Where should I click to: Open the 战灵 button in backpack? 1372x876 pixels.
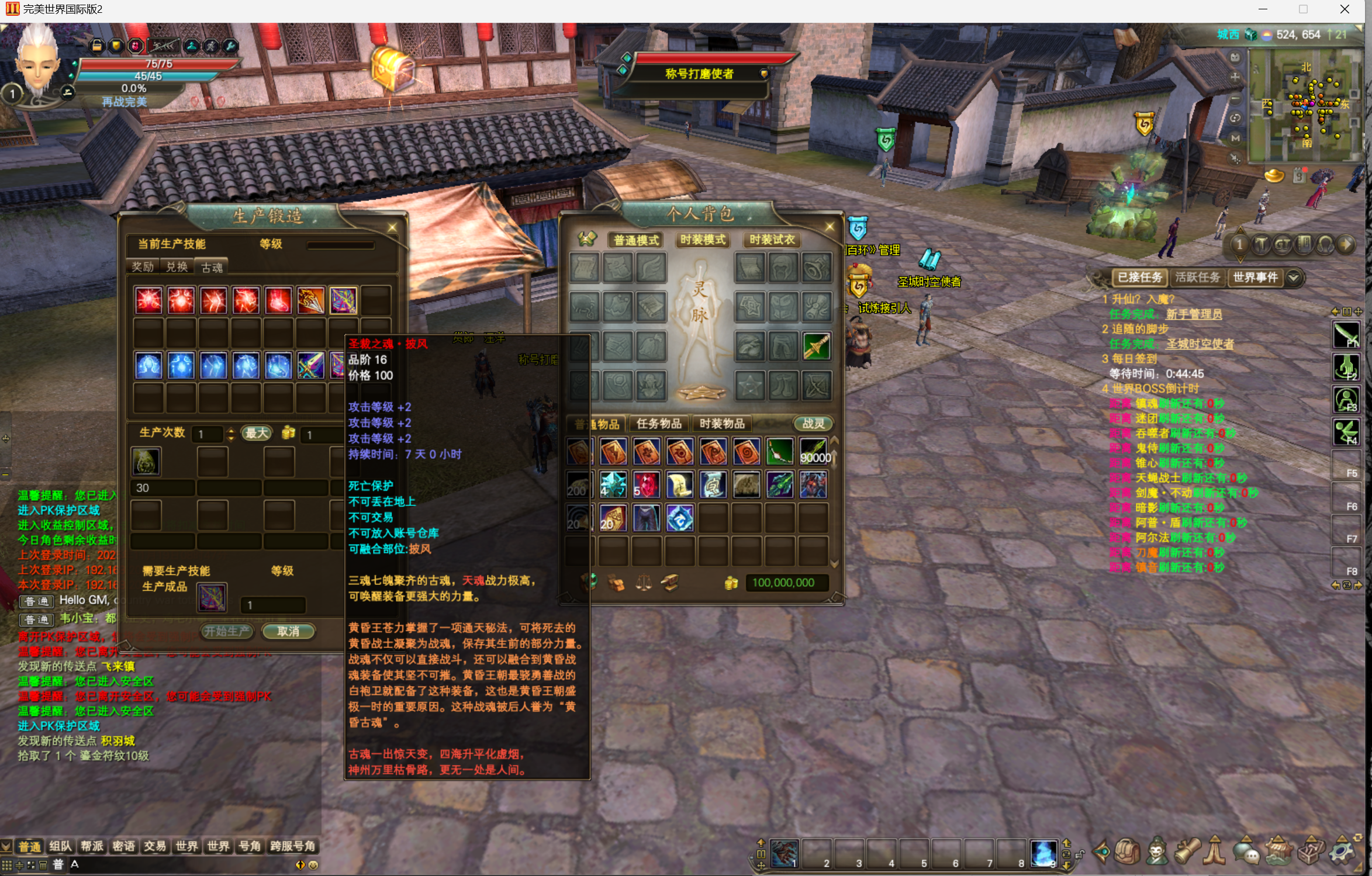[x=813, y=424]
